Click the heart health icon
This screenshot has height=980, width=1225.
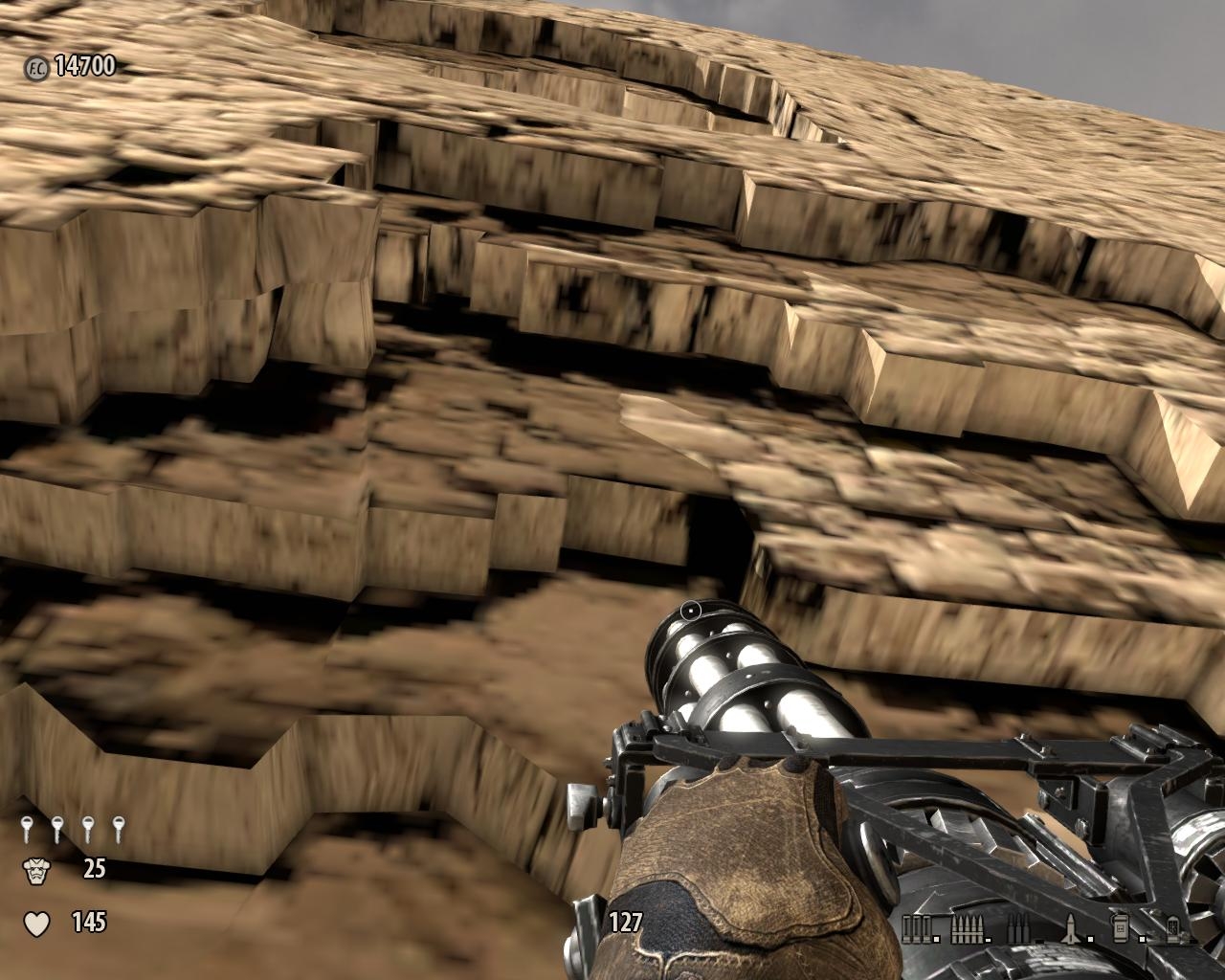pyautogui.click(x=36, y=924)
